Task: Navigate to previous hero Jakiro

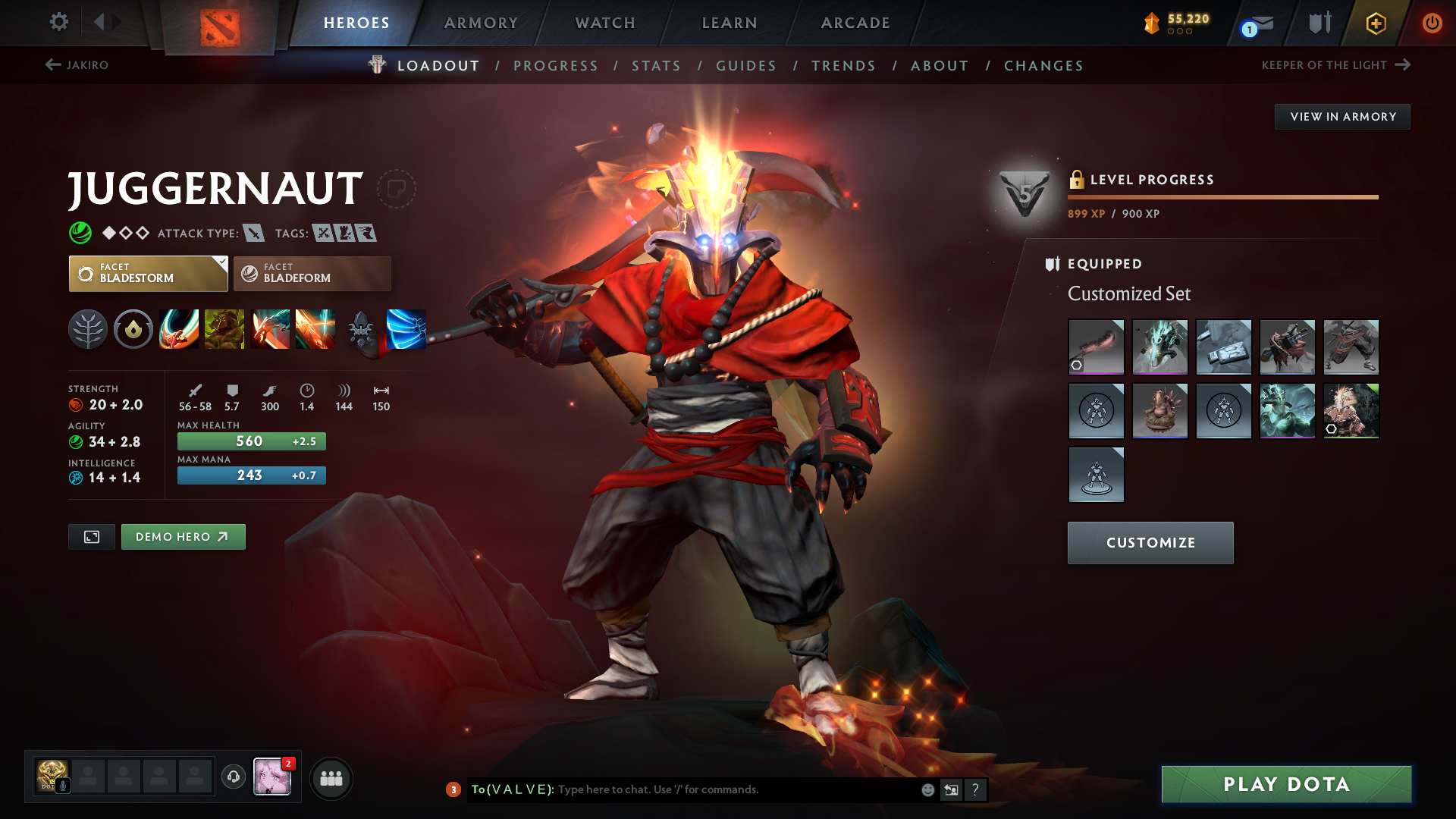Action: point(77,65)
